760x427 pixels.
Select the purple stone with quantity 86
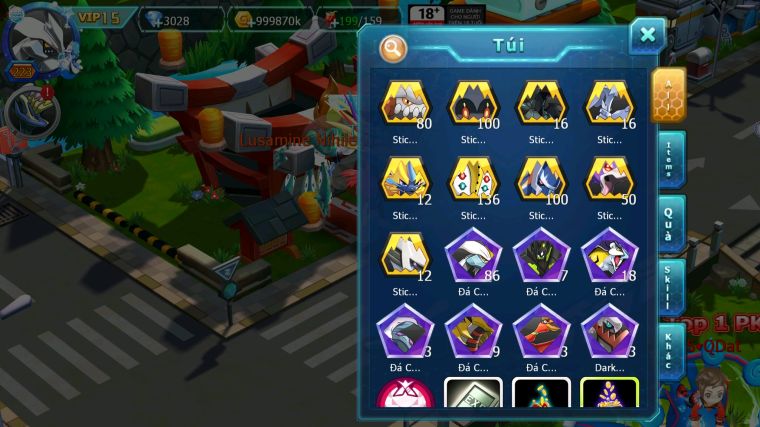(x=472, y=256)
